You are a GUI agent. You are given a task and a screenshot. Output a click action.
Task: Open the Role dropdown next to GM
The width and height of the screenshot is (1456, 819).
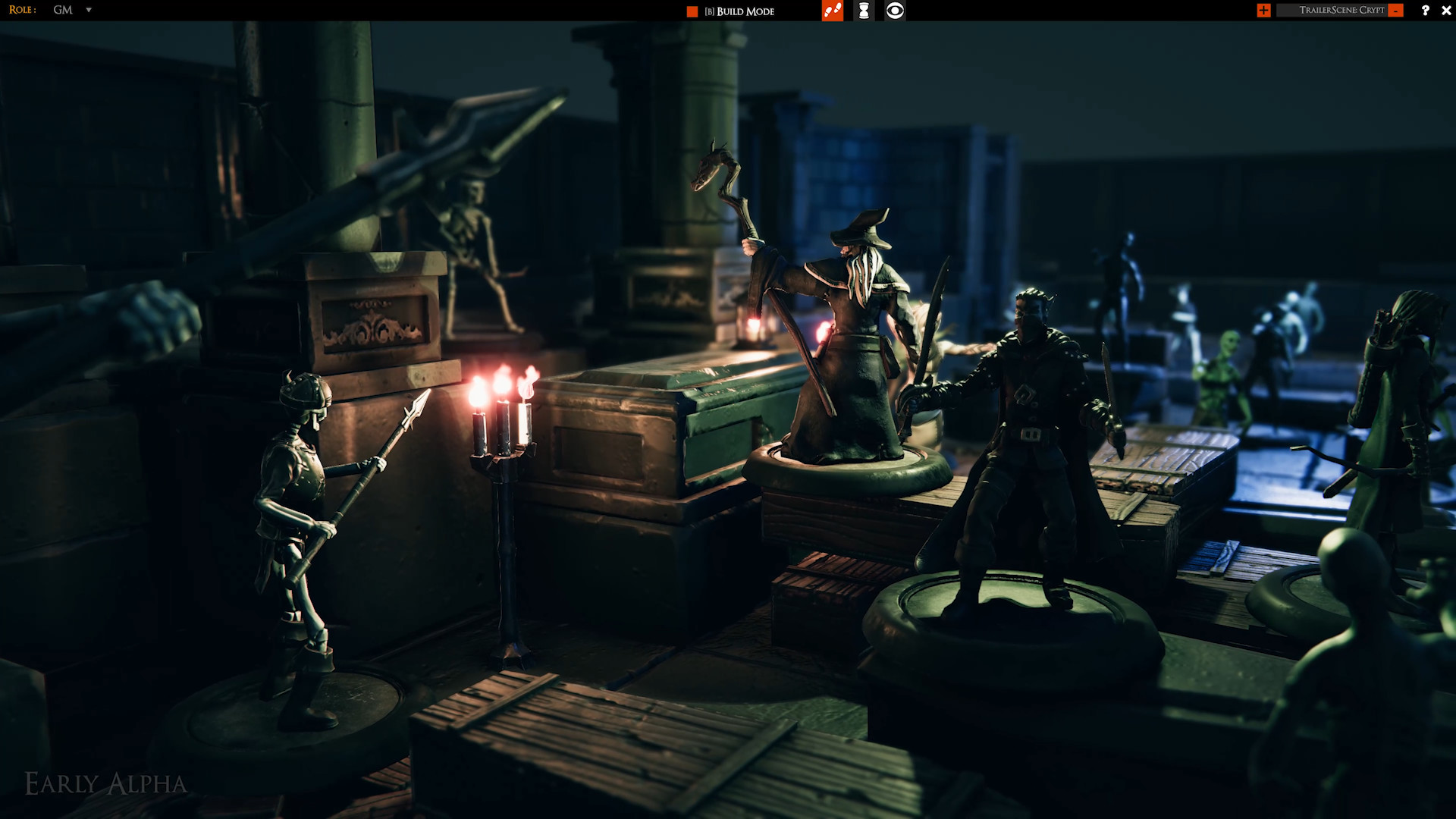pyautogui.click(x=89, y=11)
